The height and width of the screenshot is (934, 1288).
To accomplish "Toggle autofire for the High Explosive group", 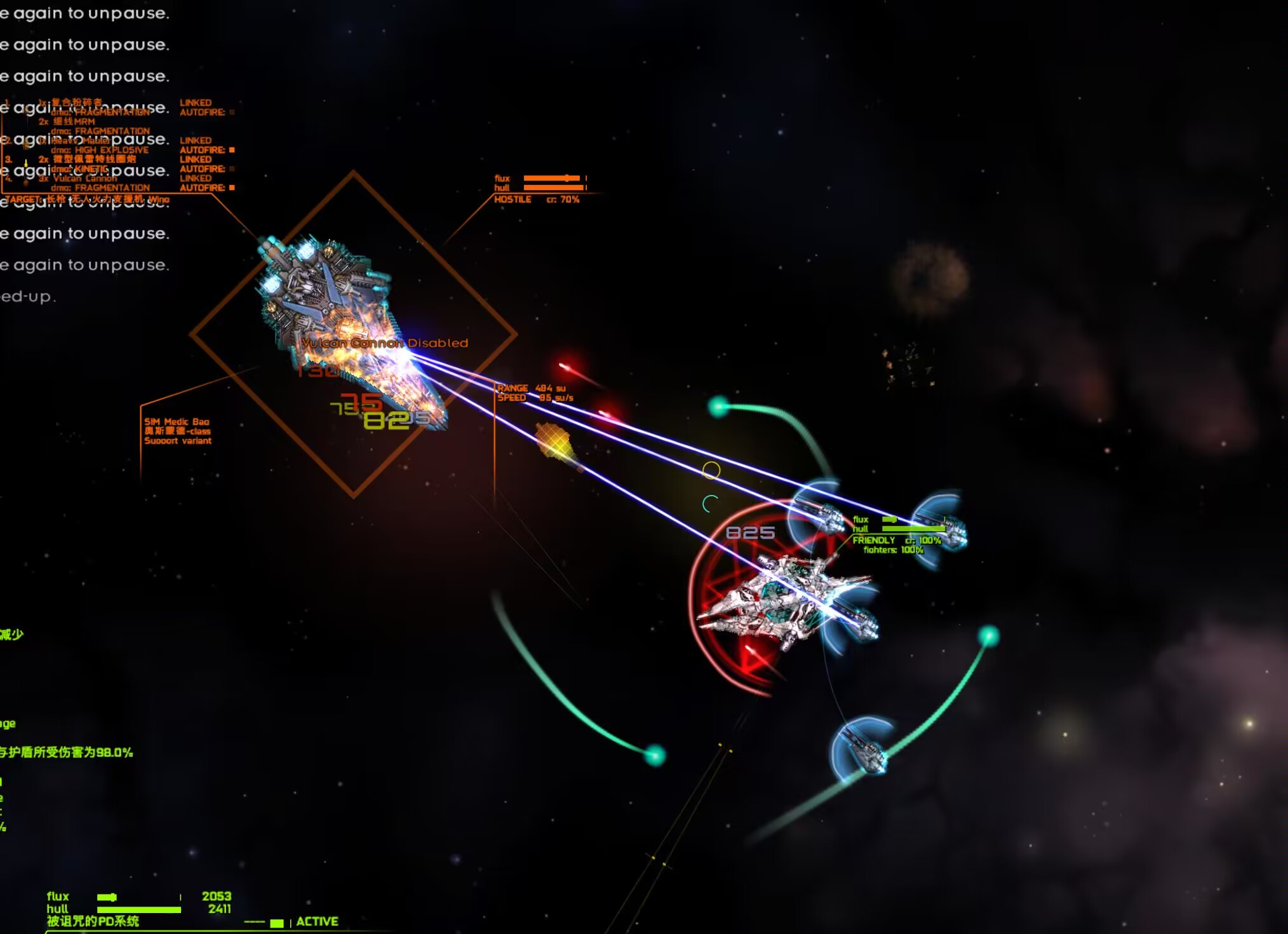I will point(232,150).
